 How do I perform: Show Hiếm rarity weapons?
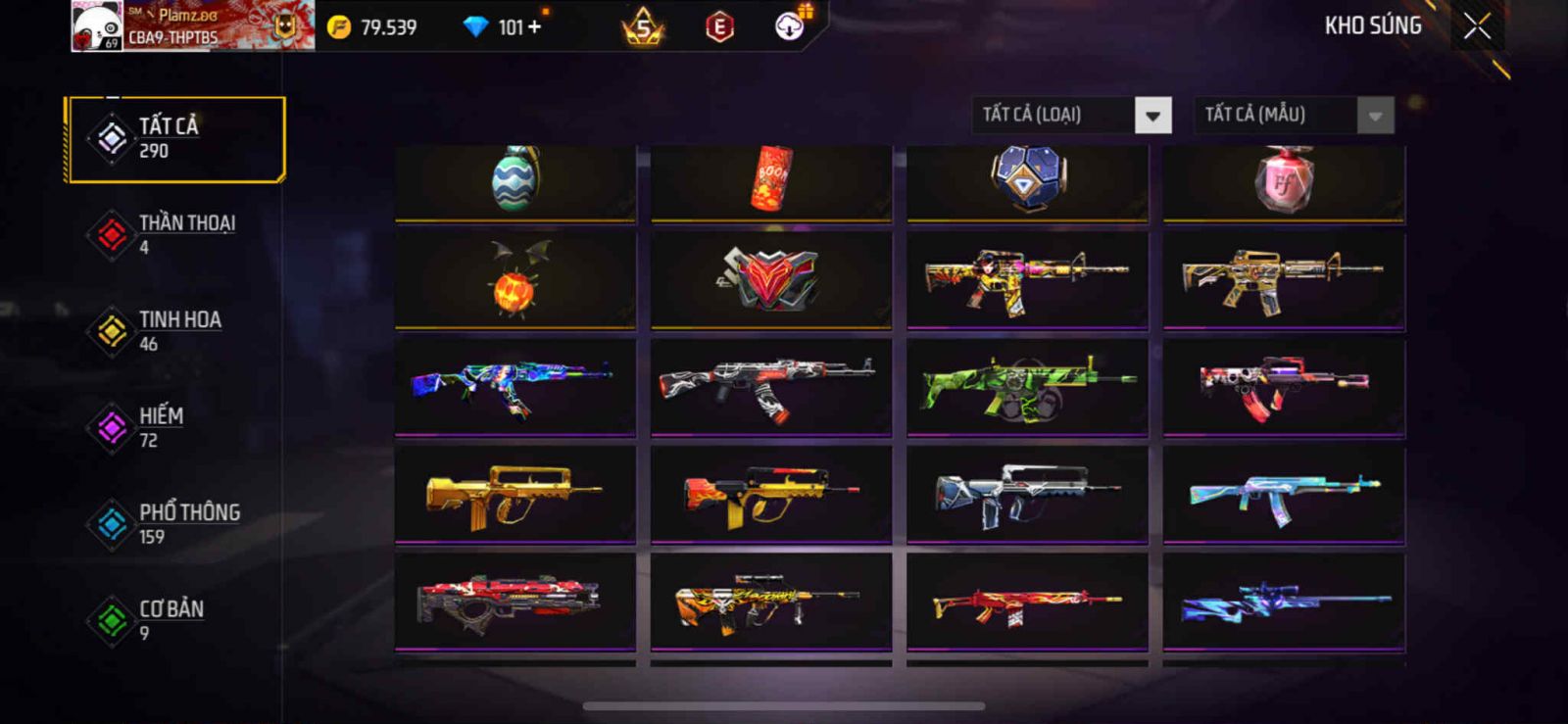pyautogui.click(x=175, y=427)
